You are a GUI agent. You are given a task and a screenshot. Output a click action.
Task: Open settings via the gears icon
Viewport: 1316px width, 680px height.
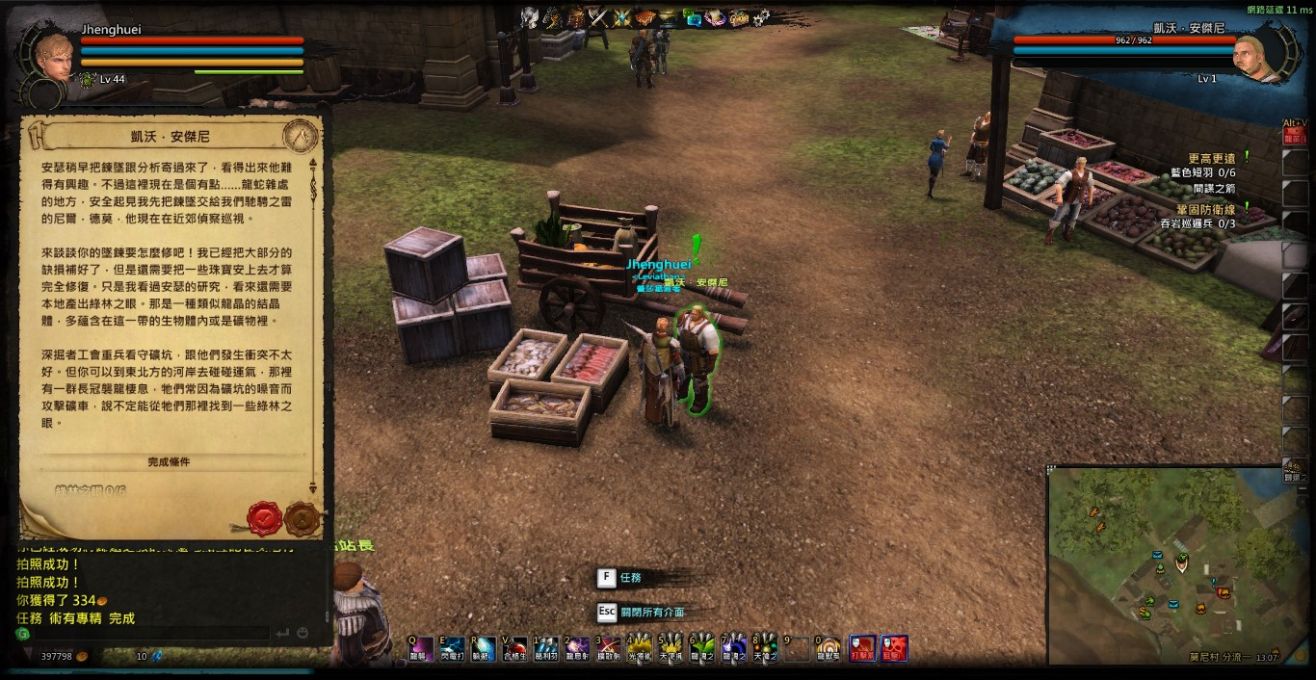[x=761, y=17]
